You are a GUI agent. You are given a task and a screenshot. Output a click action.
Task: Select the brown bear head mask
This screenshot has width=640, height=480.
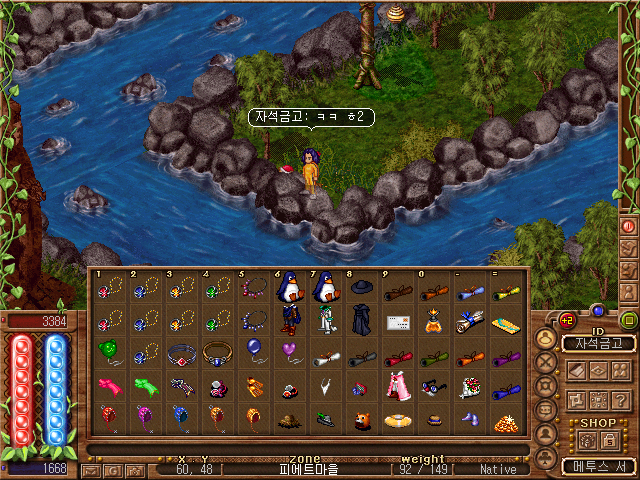pos(360,420)
